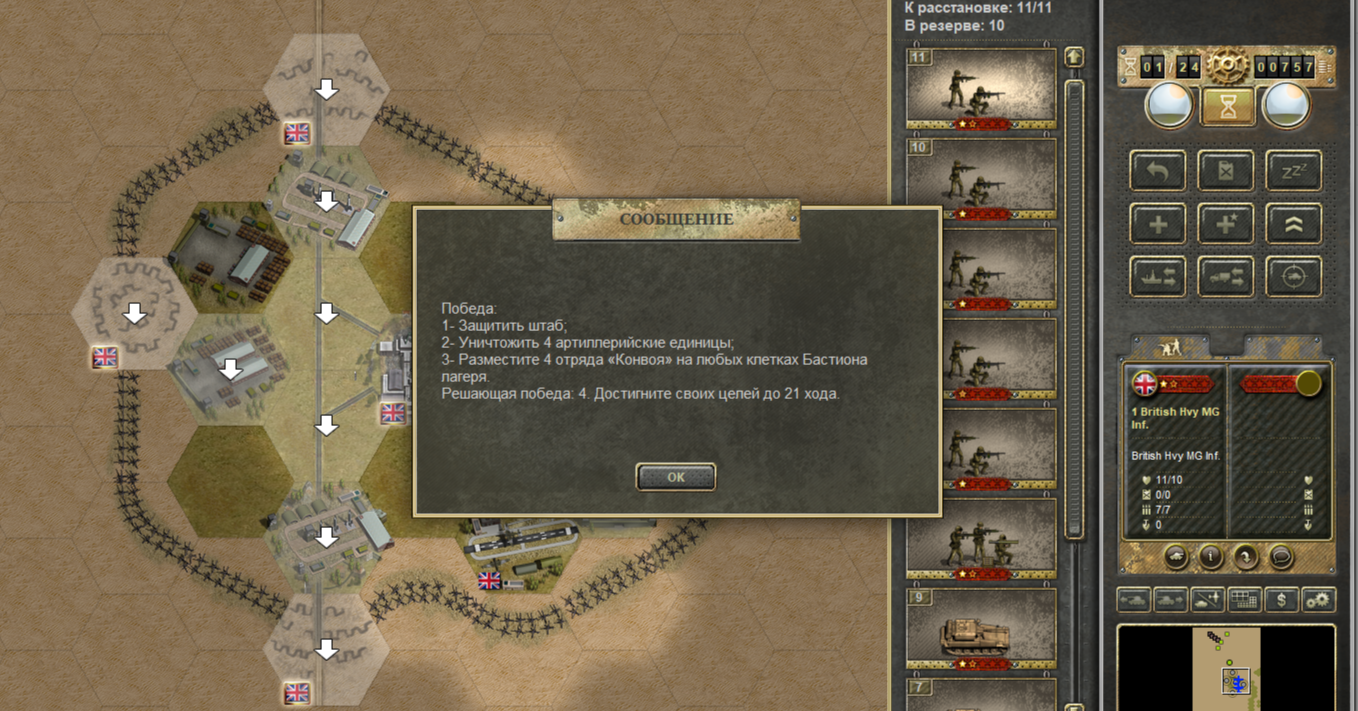Viewport: 1358px width, 711px height.
Task: Add elite replacements with the plus-star button
Action: point(1225,224)
